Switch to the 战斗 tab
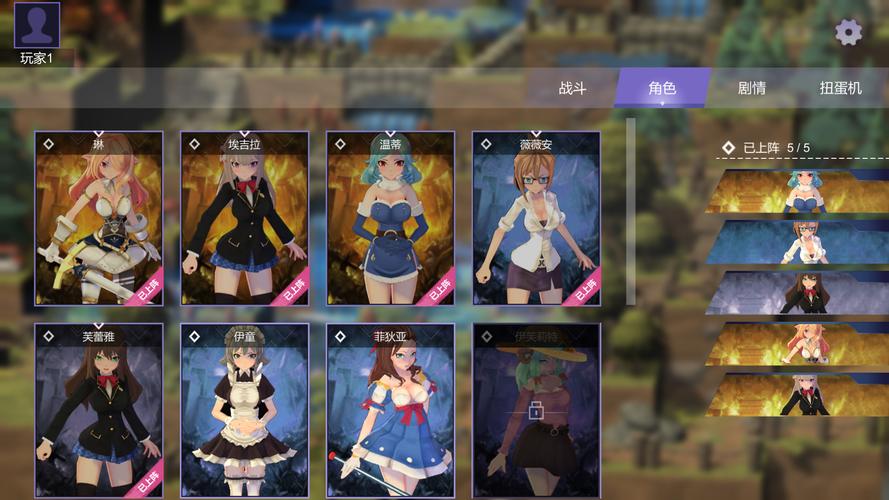 coord(572,88)
